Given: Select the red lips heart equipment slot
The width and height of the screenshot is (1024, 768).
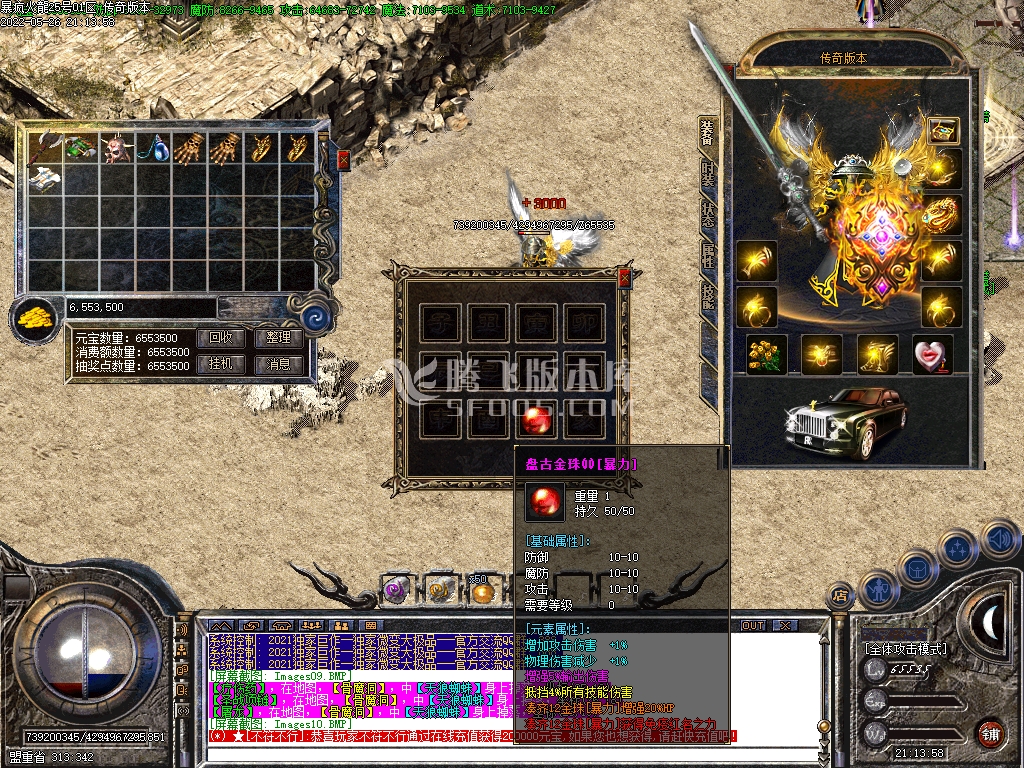Looking at the screenshot, I should coord(932,355).
